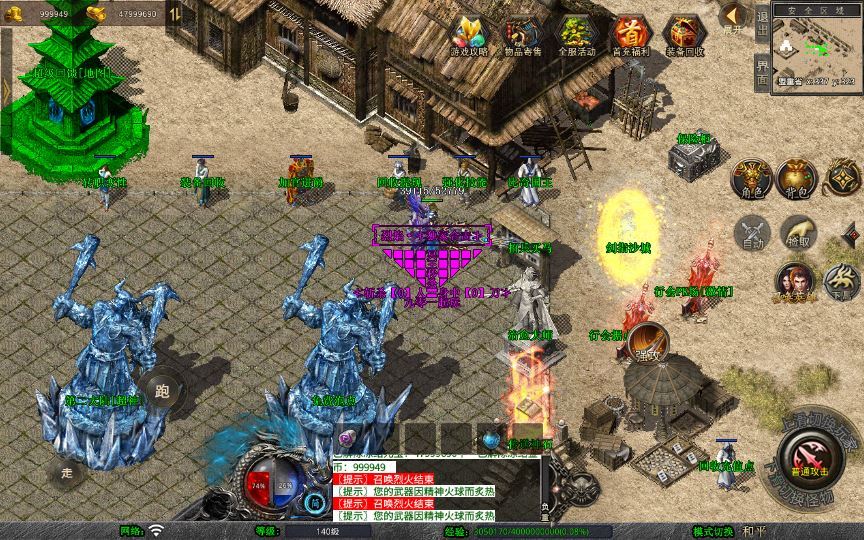Tap the 拾取 pickup button
This screenshot has width=864, height=540.
click(x=798, y=234)
